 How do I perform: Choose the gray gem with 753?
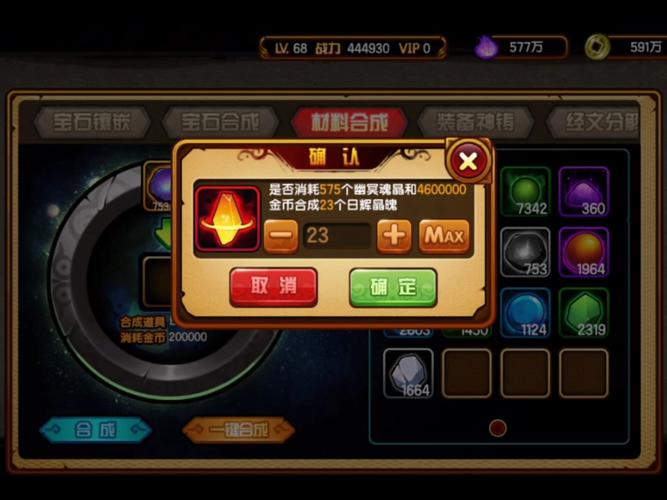[525, 252]
